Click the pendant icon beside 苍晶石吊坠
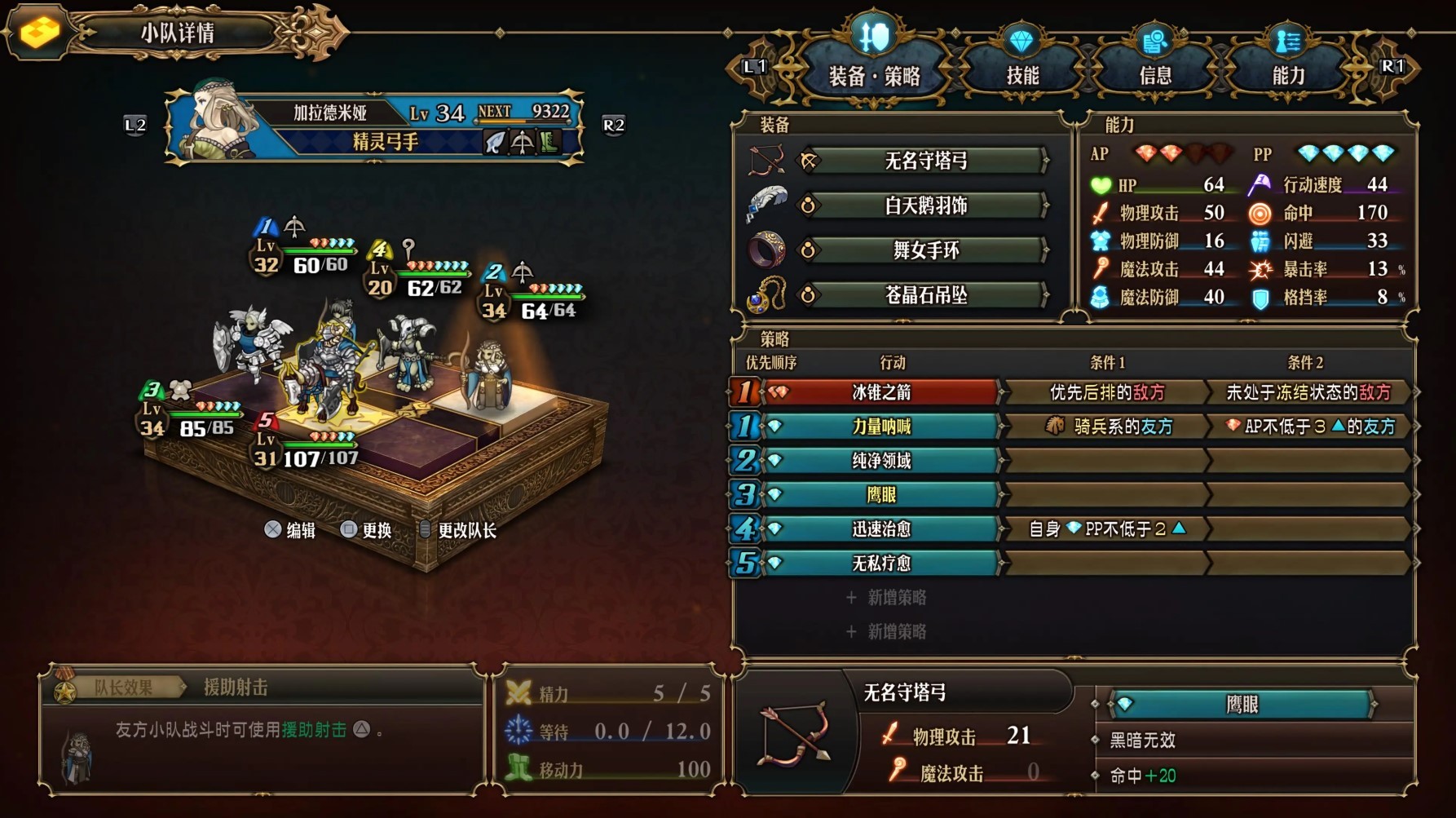The height and width of the screenshot is (818, 1456). tap(765, 293)
